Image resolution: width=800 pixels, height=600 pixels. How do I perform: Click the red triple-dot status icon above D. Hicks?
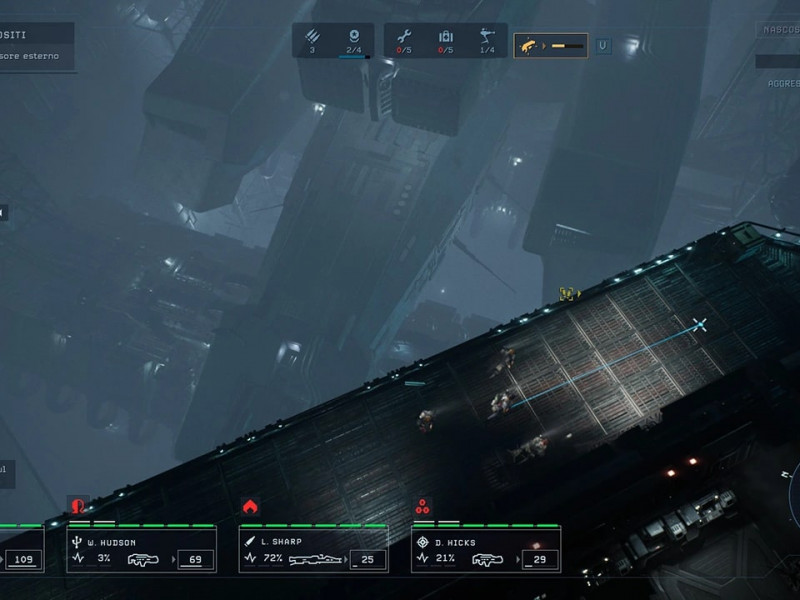423,506
